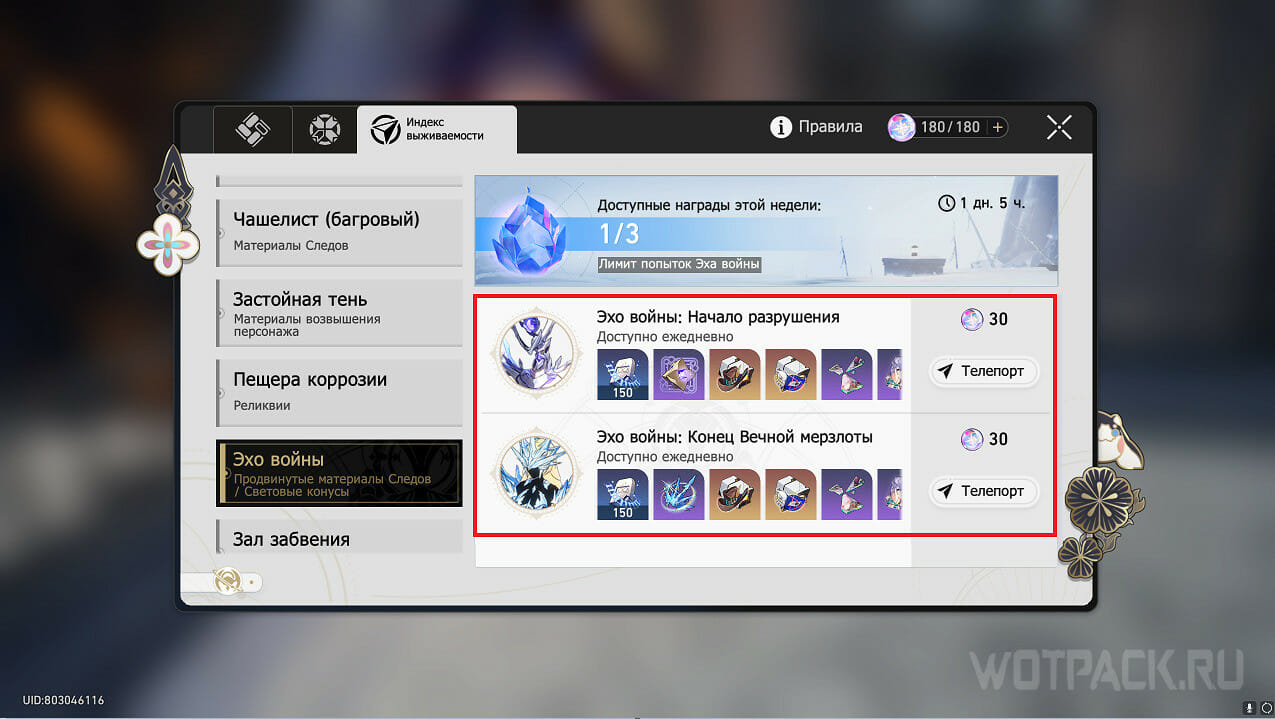
Task: Inspect the ice shard reward in Конец Вечной мерзлоты
Action: [x=679, y=494]
